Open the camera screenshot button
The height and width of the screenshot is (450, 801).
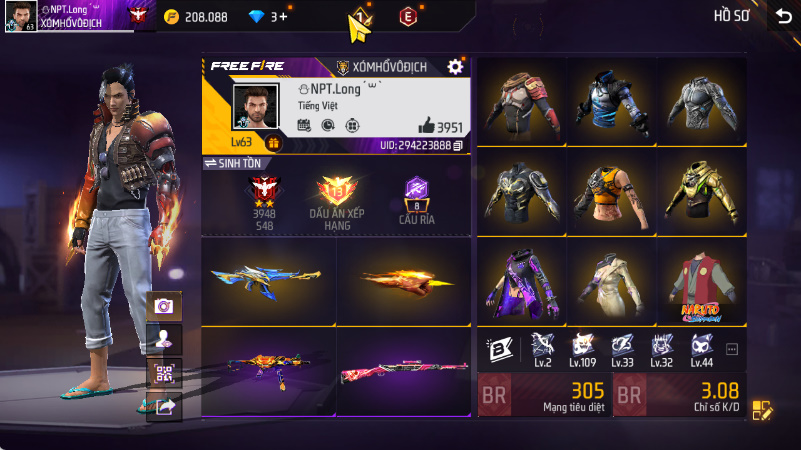coord(164,306)
